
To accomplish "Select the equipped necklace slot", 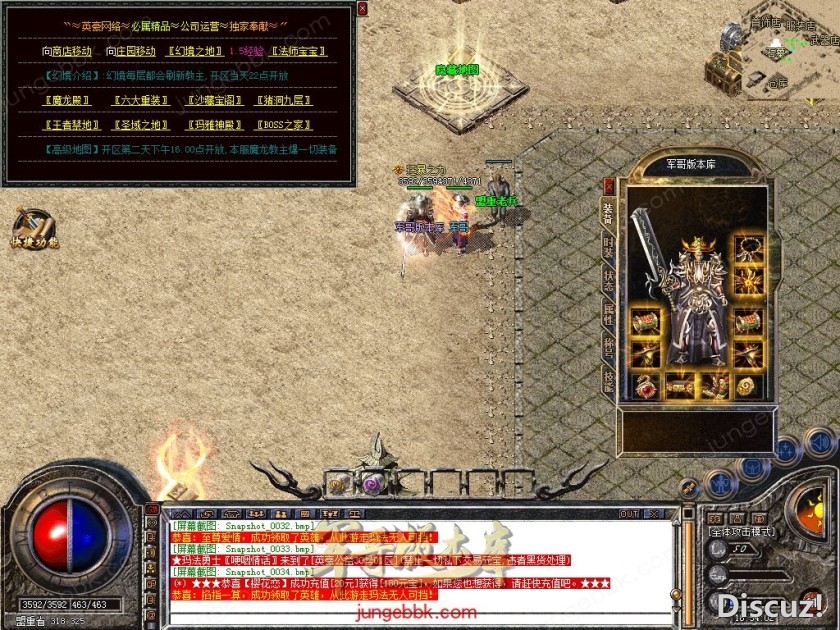I will pyautogui.click(x=746, y=248).
